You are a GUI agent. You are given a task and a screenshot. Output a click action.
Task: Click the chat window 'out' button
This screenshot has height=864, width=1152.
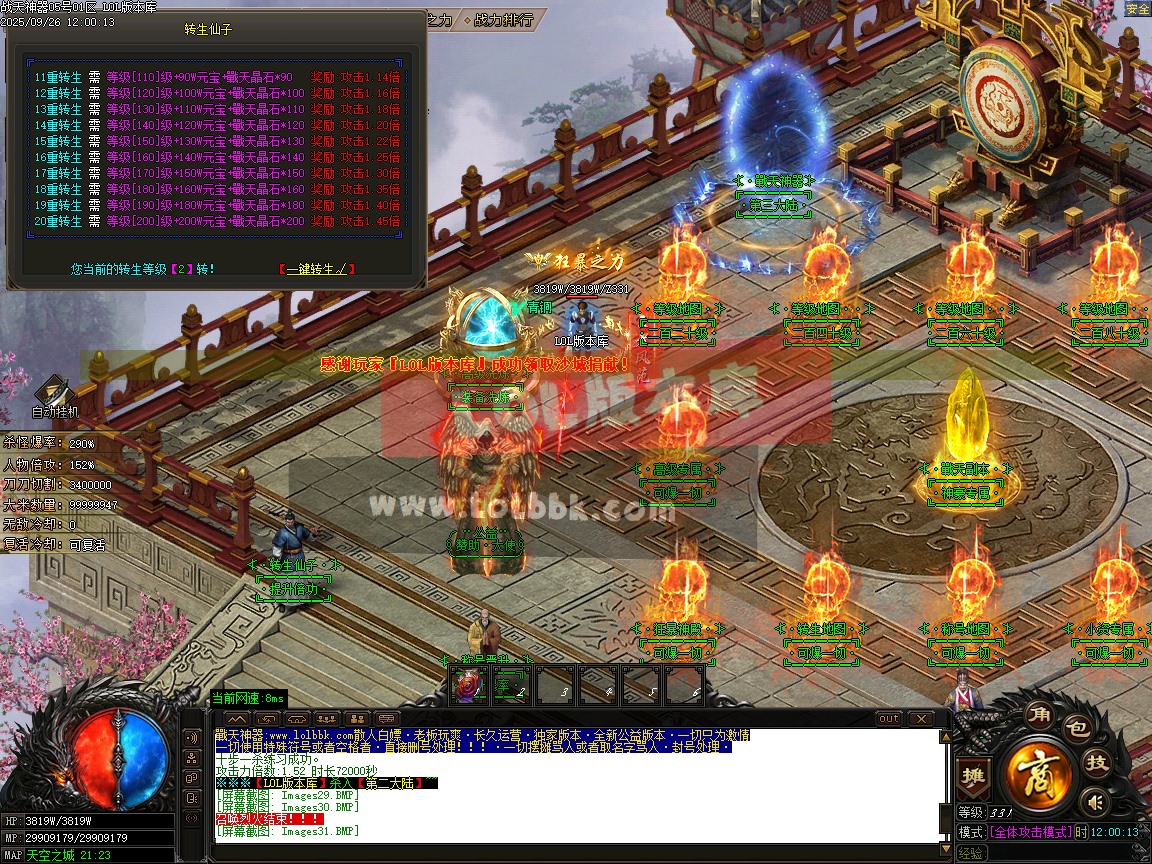tap(888, 718)
